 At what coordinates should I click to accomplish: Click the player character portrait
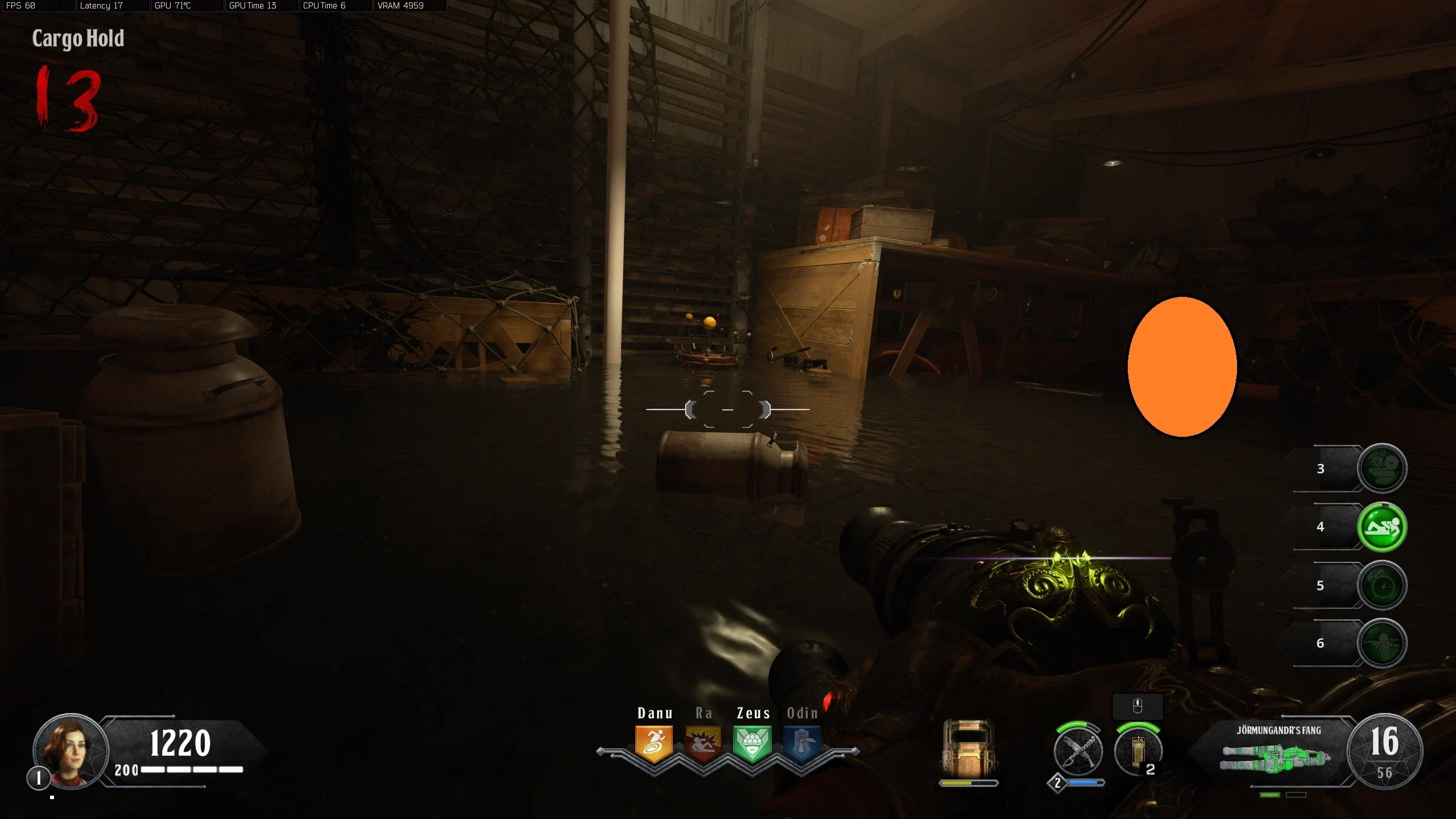pyautogui.click(x=71, y=751)
